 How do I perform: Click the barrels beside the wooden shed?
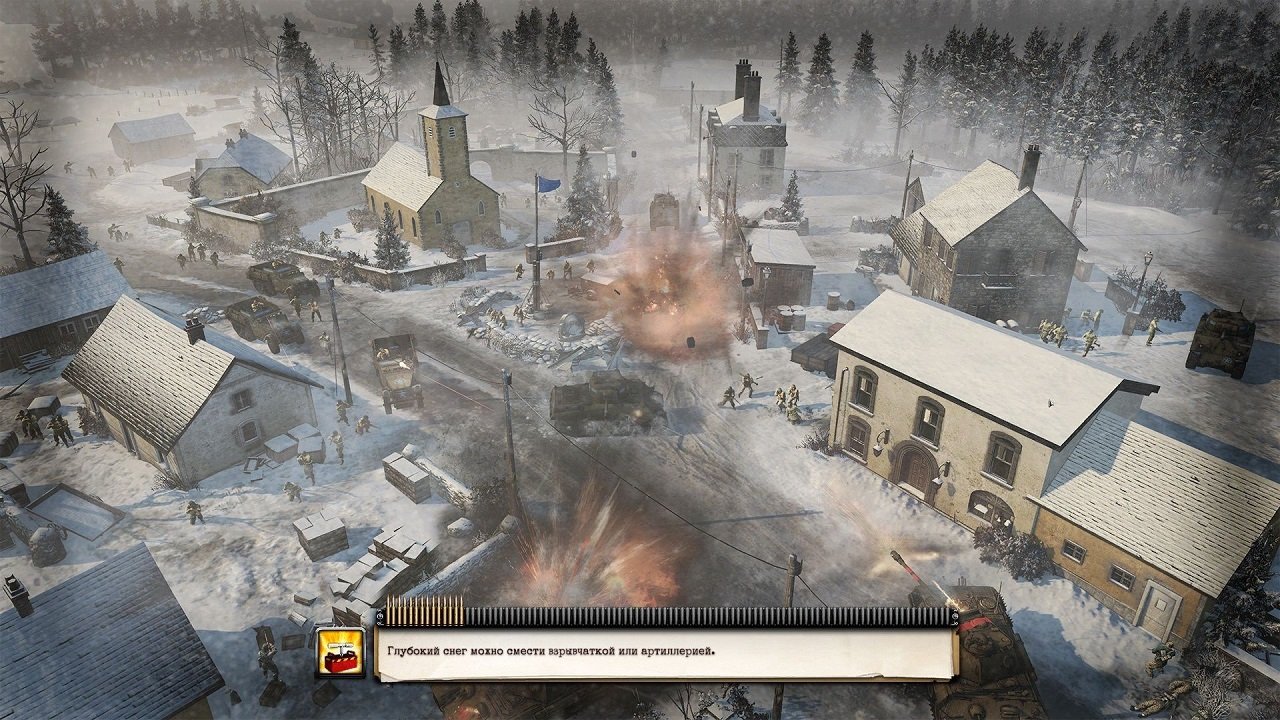pyautogui.click(x=790, y=320)
